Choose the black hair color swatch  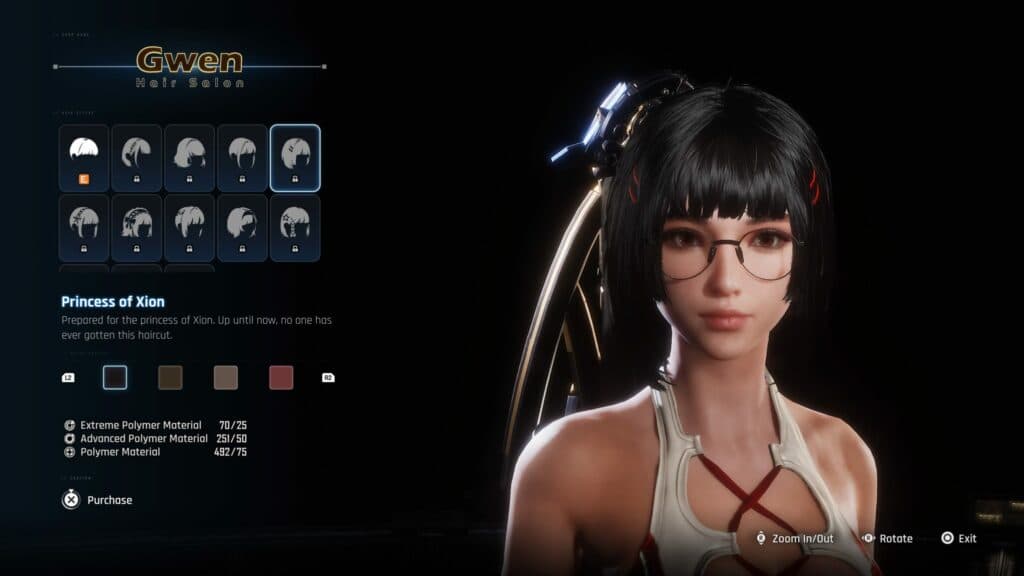pos(115,377)
